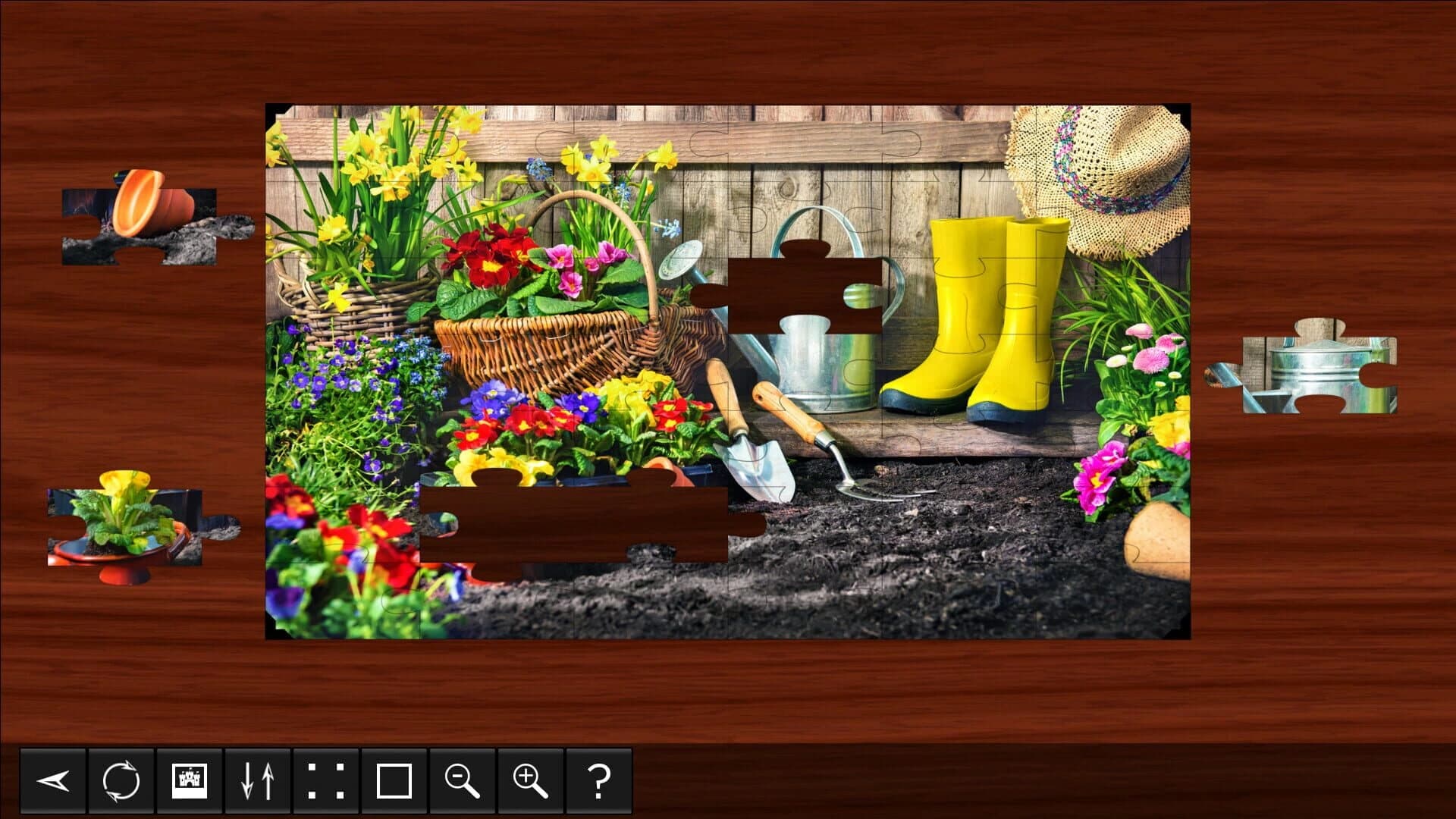Click the zoom out magnifier icon
The image size is (1456, 819).
coord(461,783)
